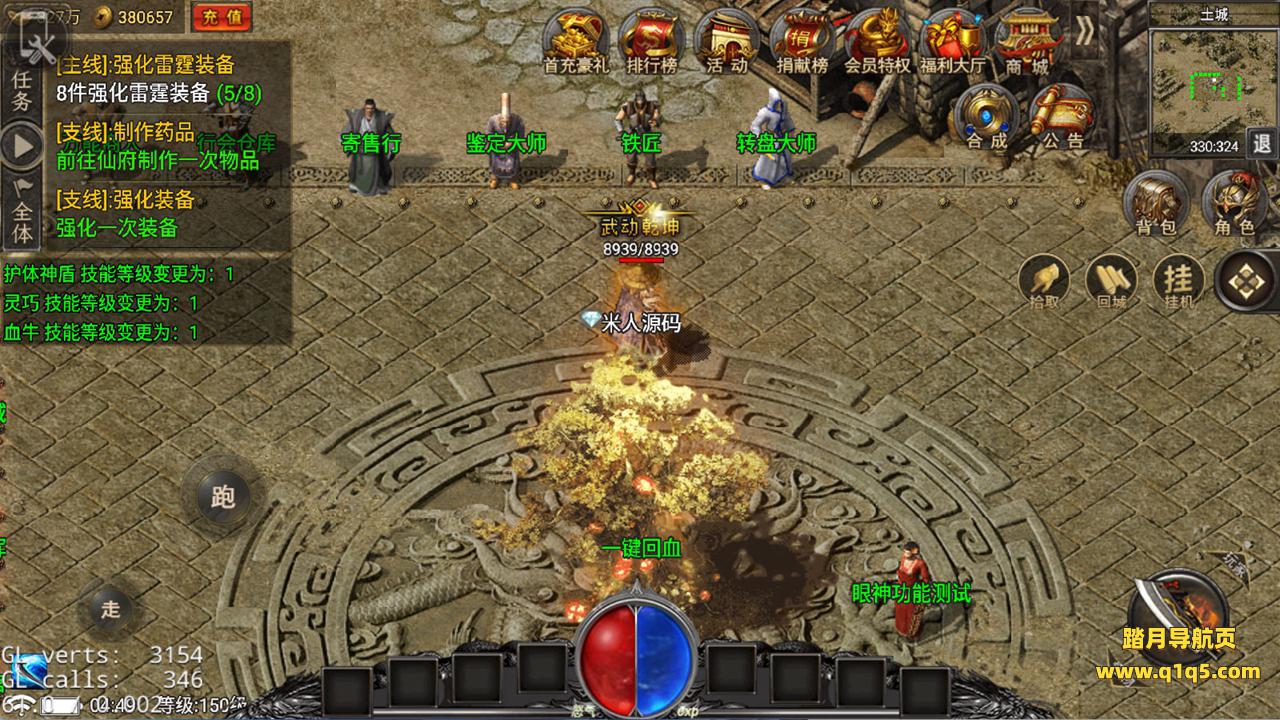Screen dimensions: 1280x720
Task: Click the 退 exit button
Action: coord(1262,143)
